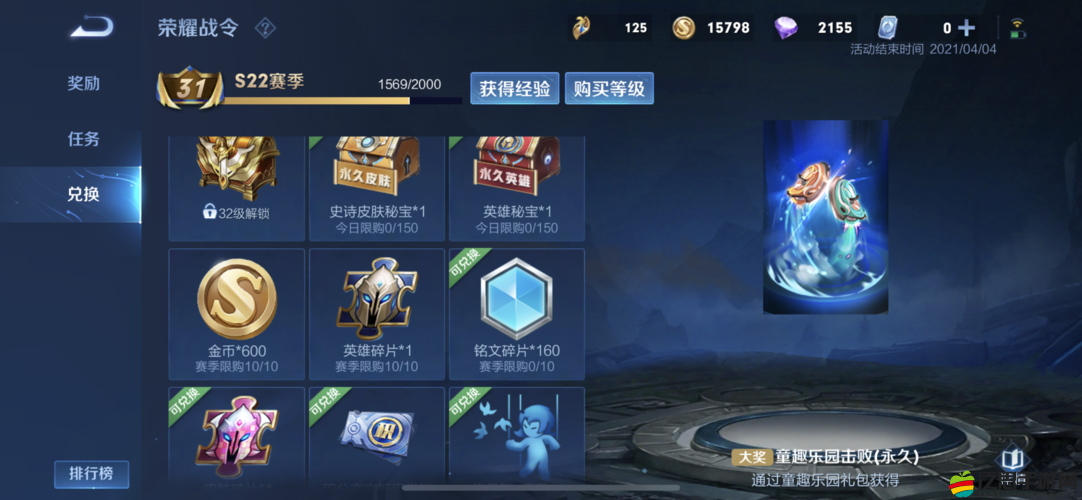Click the 获得经验 button

click(515, 88)
